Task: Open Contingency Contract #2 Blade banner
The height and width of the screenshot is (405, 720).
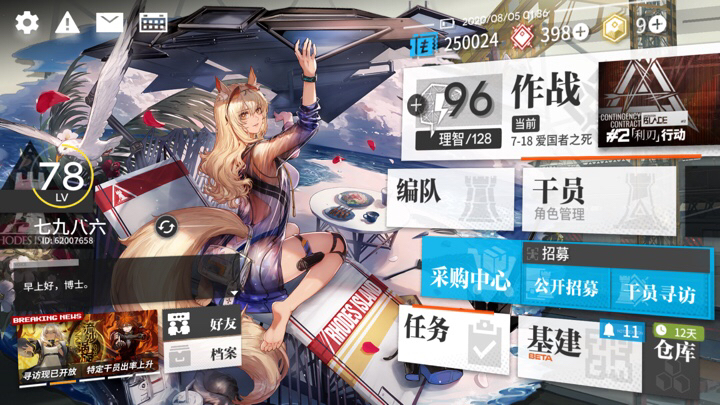Action: pyautogui.click(x=649, y=106)
